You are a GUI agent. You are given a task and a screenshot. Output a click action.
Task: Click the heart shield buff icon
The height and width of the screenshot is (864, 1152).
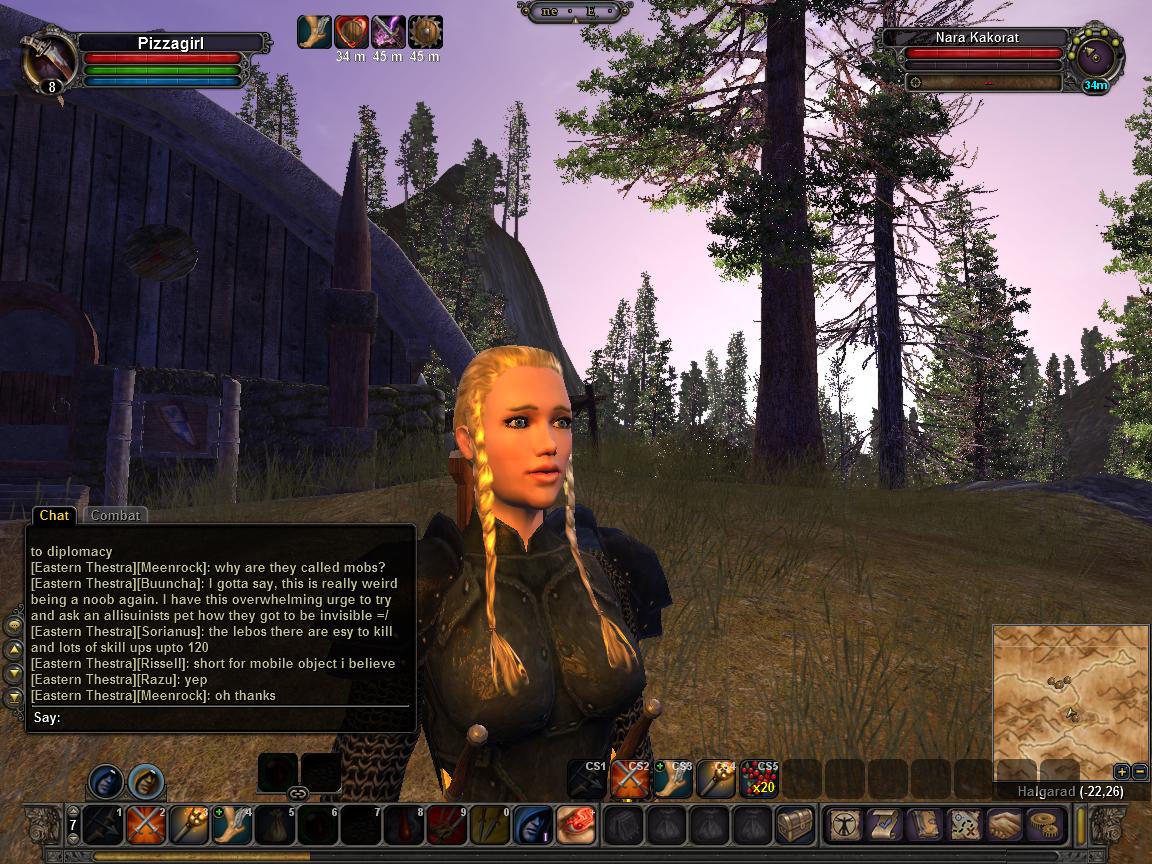click(x=351, y=32)
